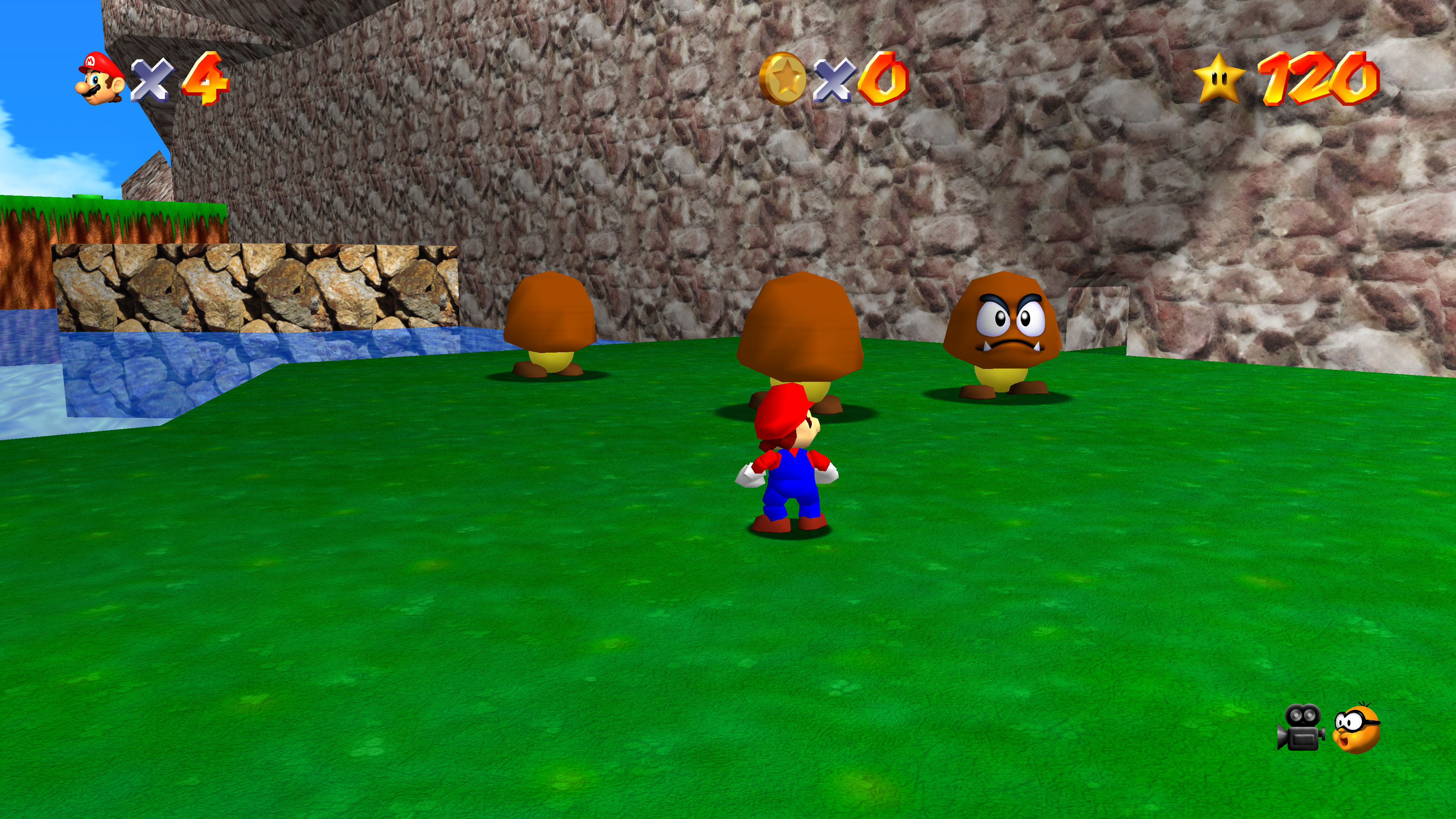Click the Mario head lives icon
This screenshot has width=1456, height=819.
pos(100,78)
